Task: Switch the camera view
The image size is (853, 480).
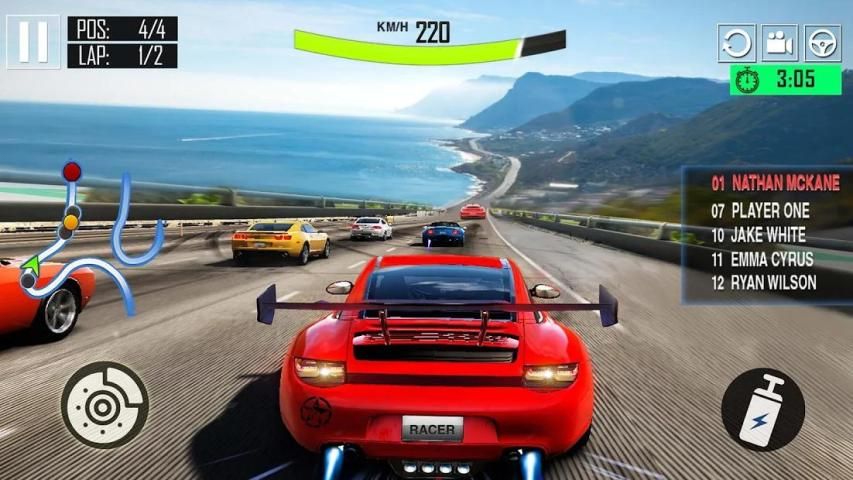Action: point(779,44)
